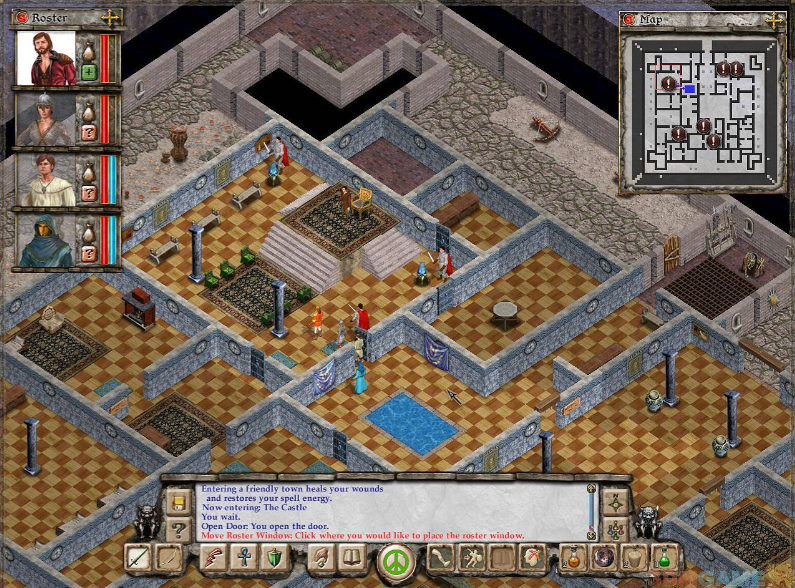Screen dimensions: 795x588
Task: Select the bearded man in red portrait
Action: click(45, 58)
